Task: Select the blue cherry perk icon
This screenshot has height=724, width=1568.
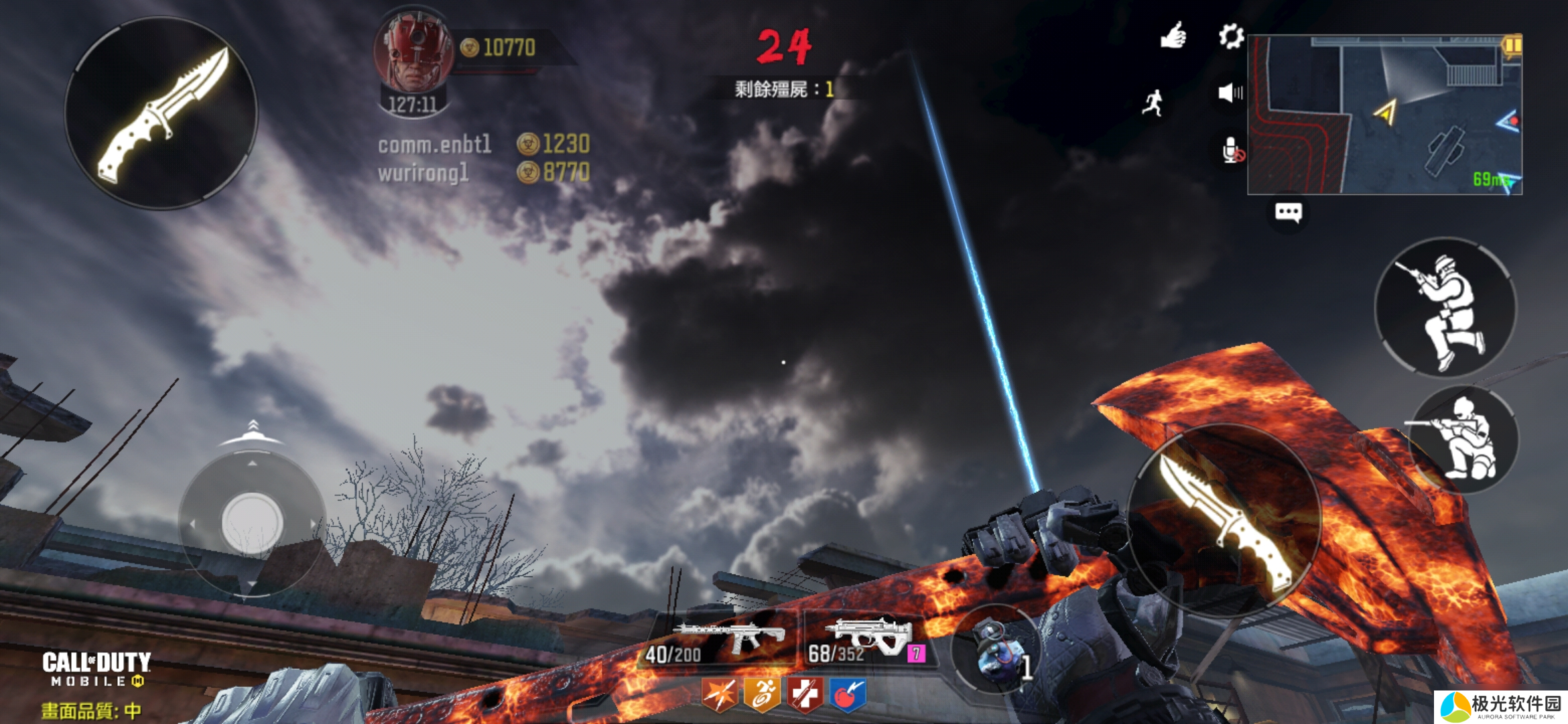Action: [x=848, y=695]
